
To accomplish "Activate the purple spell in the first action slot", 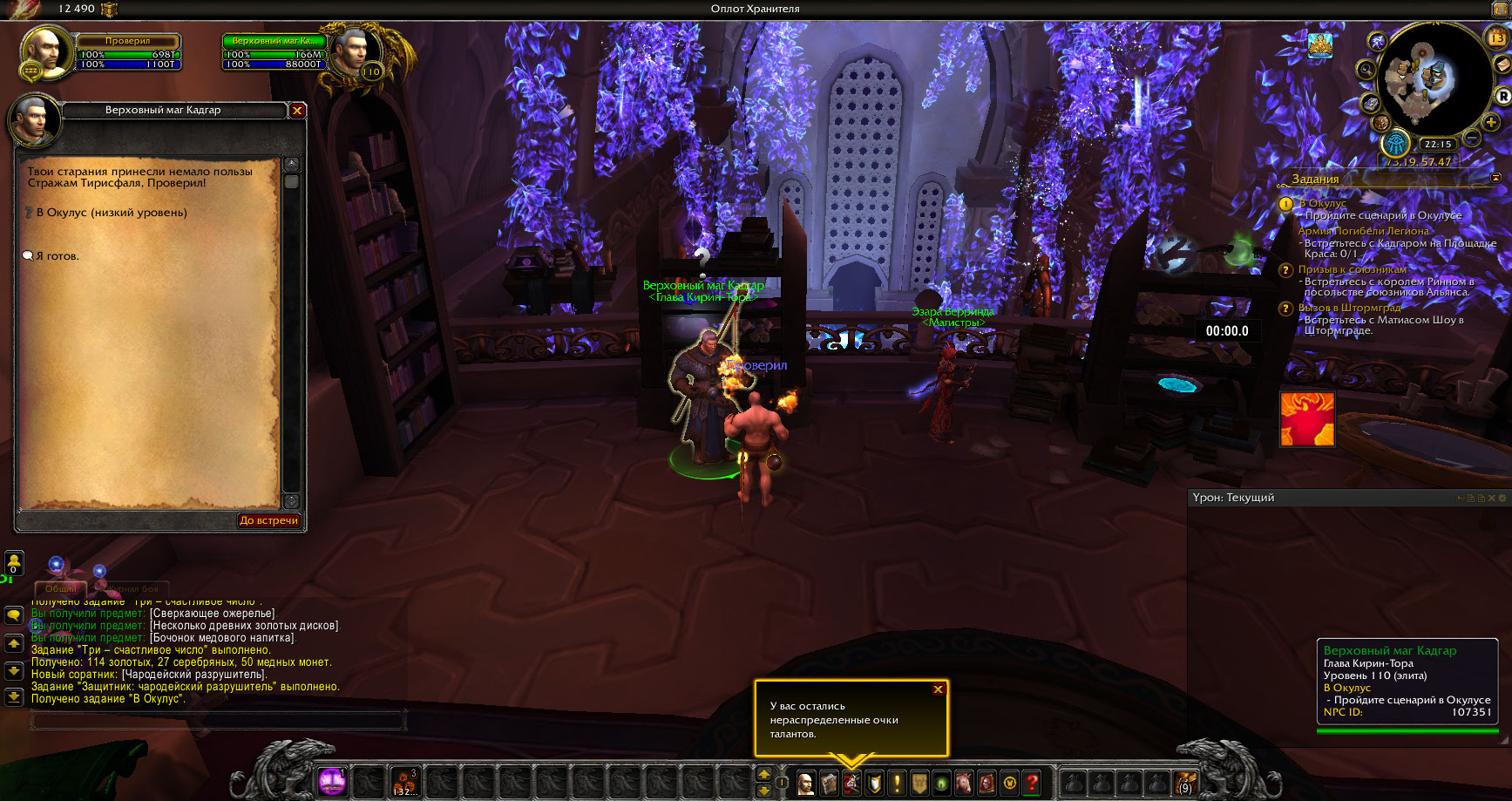I will pyautogui.click(x=332, y=781).
